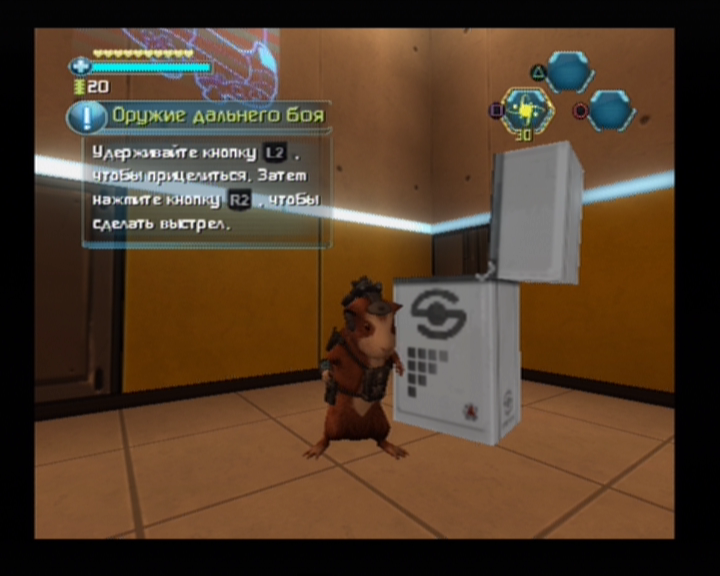This screenshot has width=720, height=576.
Task: Select the empty hexagon slot beside the triangle glyph
Action: pos(570,71)
